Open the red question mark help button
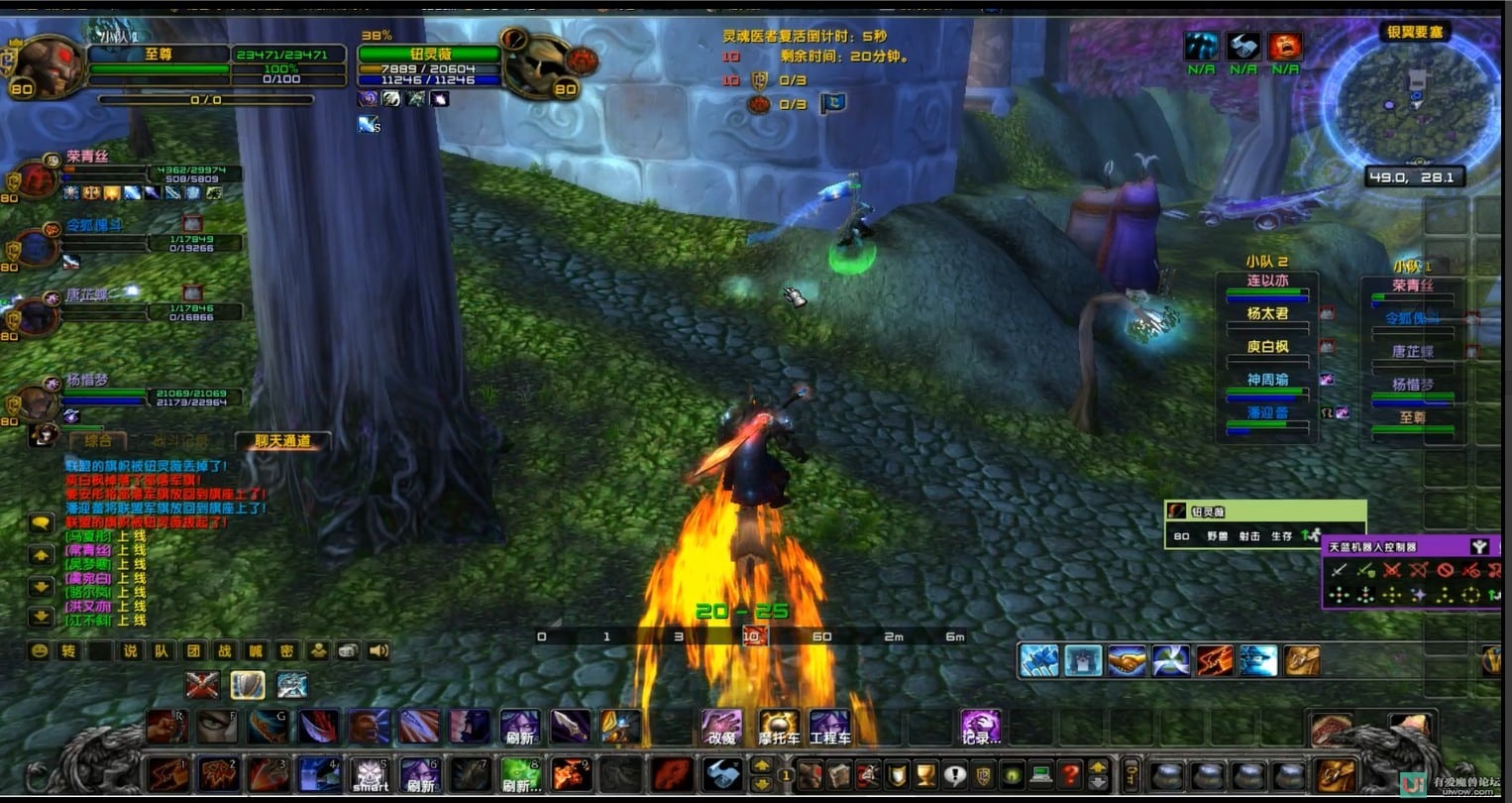This screenshot has height=803, width=1512. (1069, 774)
